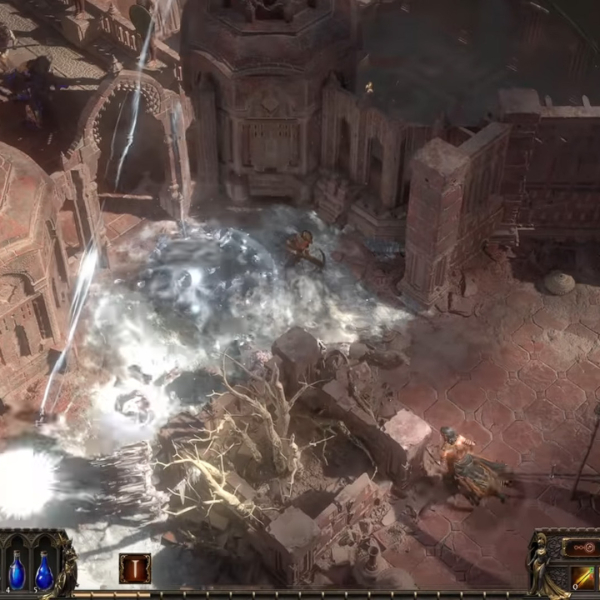This screenshot has width=600, height=600.
Task: Click the orange pillar buff icon
Action: [x=135, y=568]
